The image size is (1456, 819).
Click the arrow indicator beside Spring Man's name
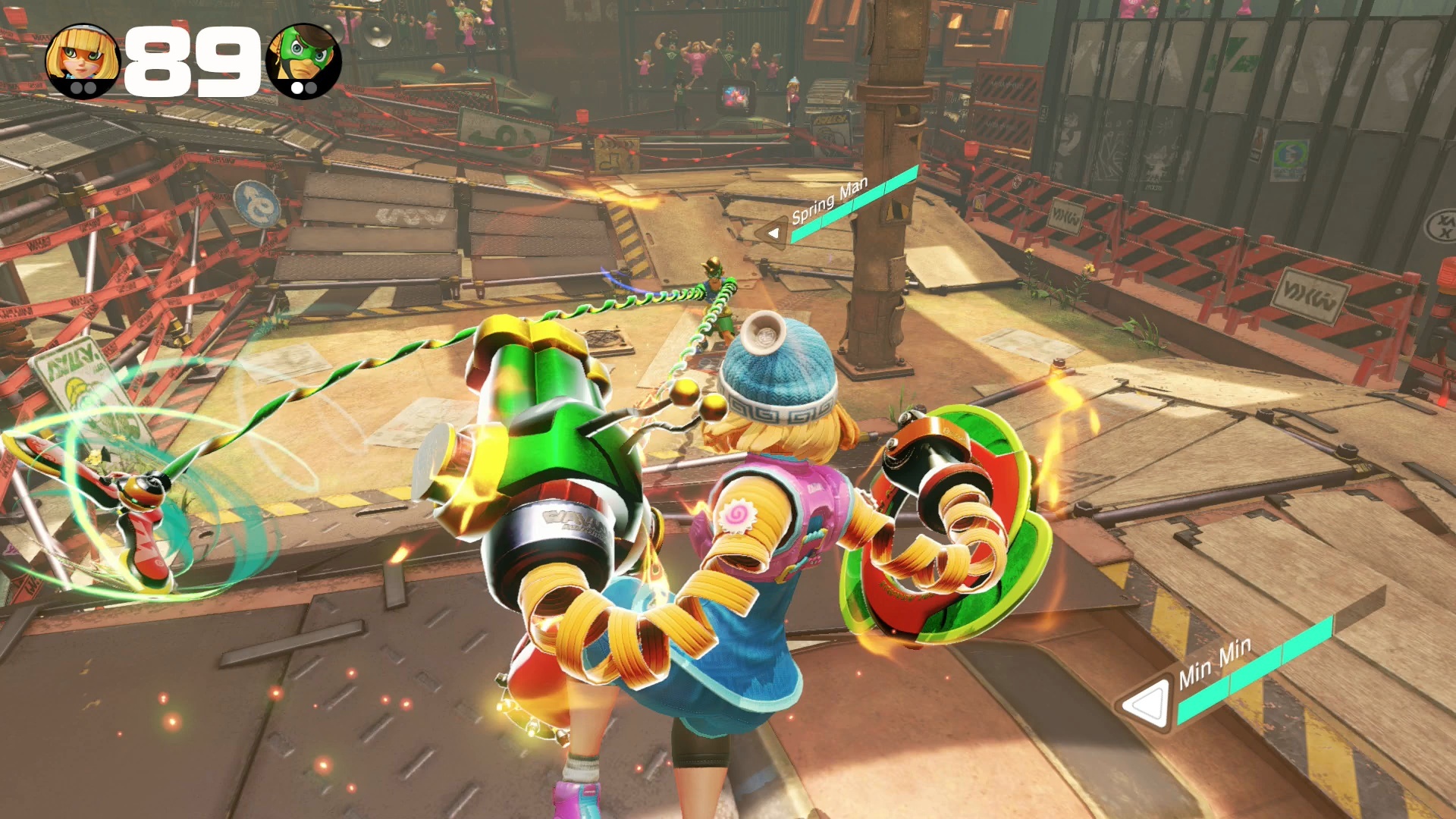773,230
